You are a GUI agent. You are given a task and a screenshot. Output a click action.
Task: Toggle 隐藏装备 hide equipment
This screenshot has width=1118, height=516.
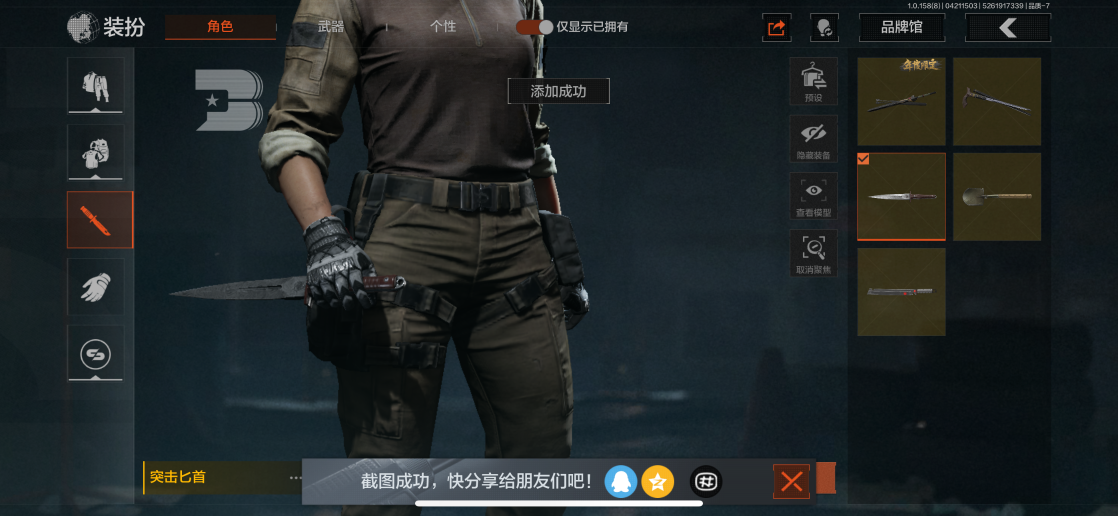(813, 139)
